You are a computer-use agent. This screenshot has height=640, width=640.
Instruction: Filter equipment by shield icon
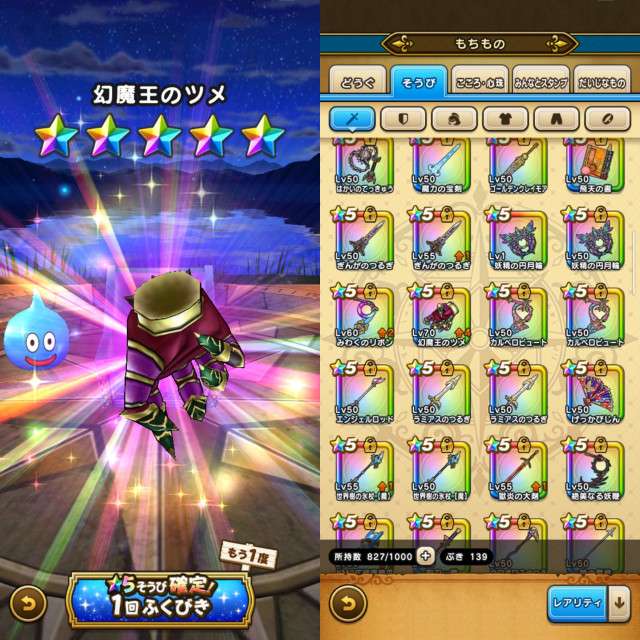click(x=412, y=119)
